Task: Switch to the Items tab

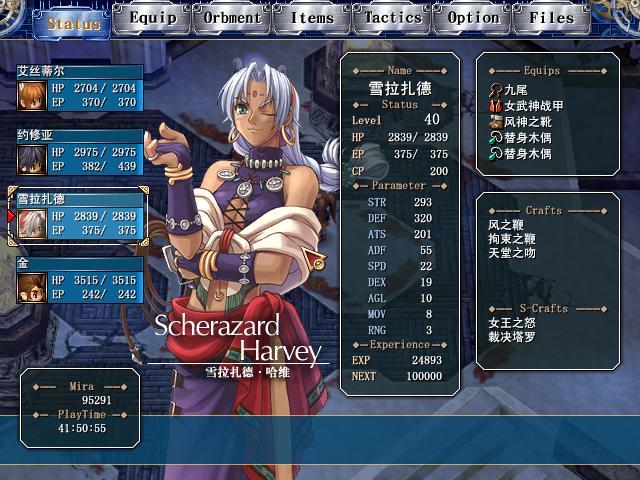Action: pos(313,18)
